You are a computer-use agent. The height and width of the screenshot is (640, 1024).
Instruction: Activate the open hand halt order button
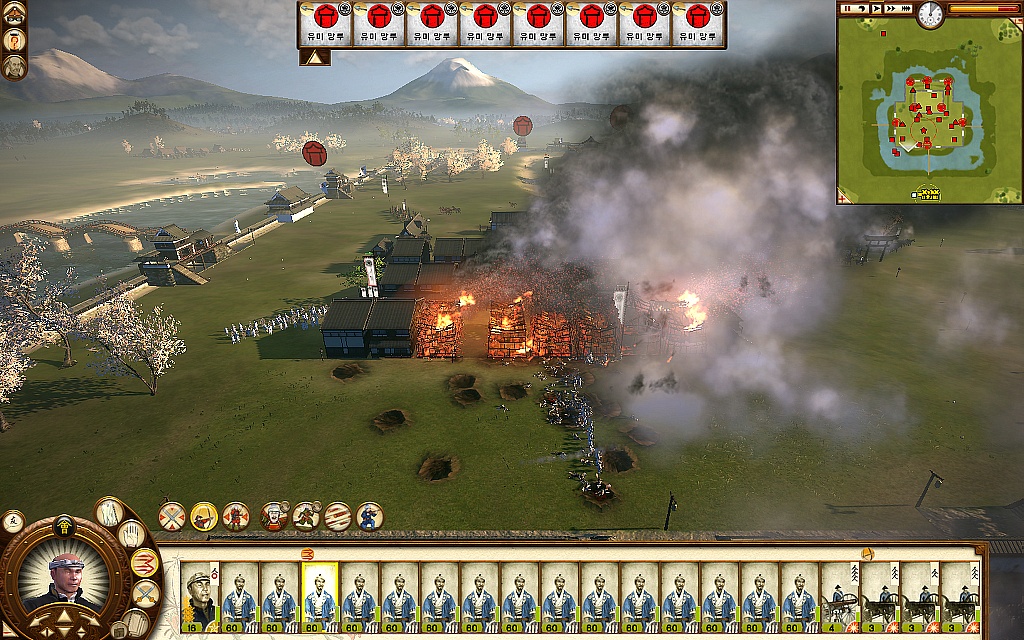click(132, 535)
